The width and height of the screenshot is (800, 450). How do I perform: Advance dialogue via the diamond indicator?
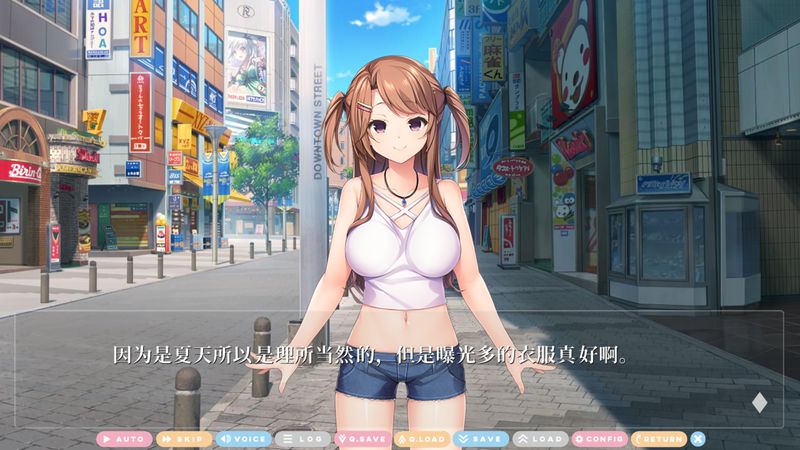(x=758, y=403)
